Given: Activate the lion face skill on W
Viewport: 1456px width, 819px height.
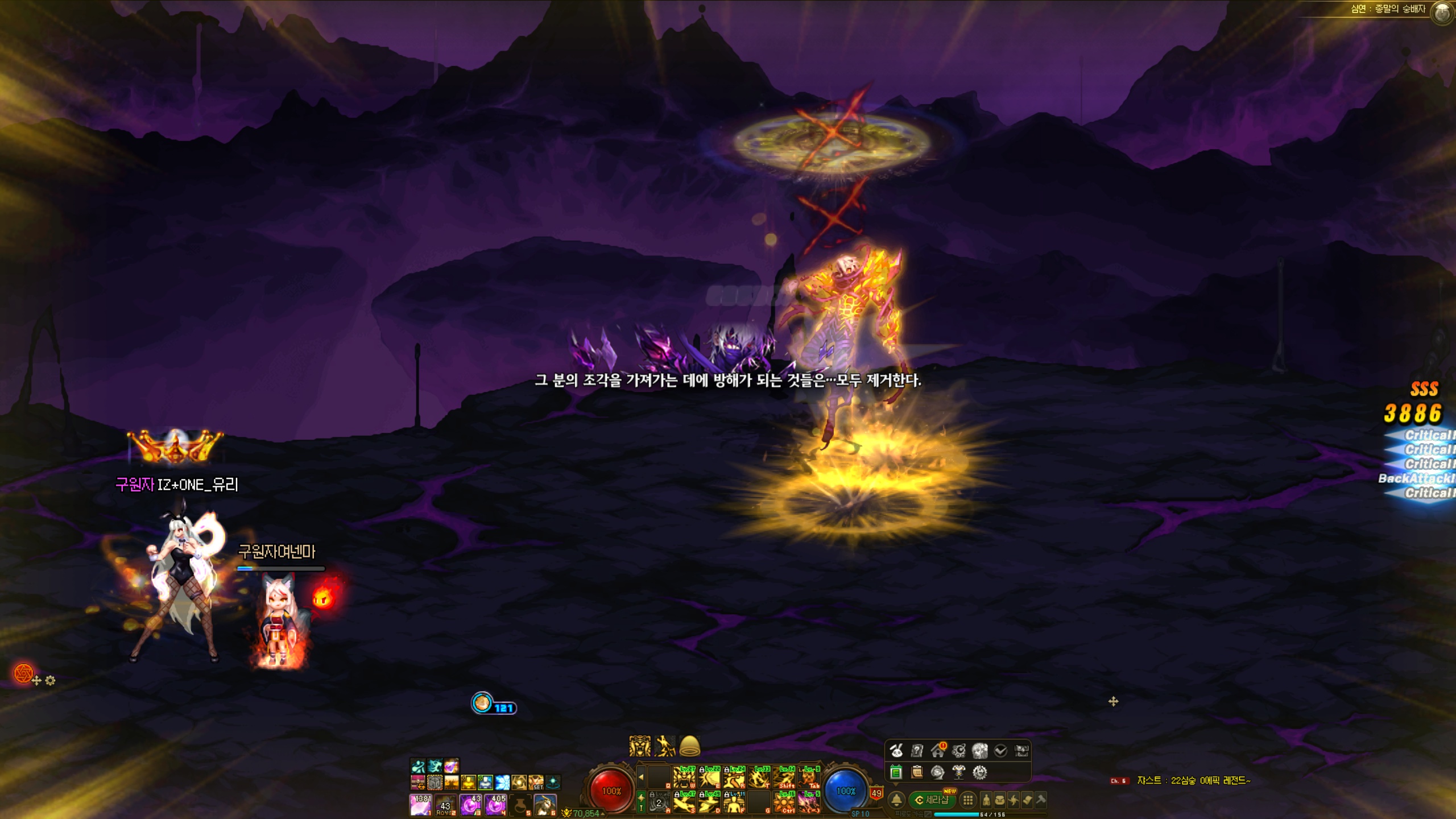Looking at the screenshot, I should click(x=684, y=777).
